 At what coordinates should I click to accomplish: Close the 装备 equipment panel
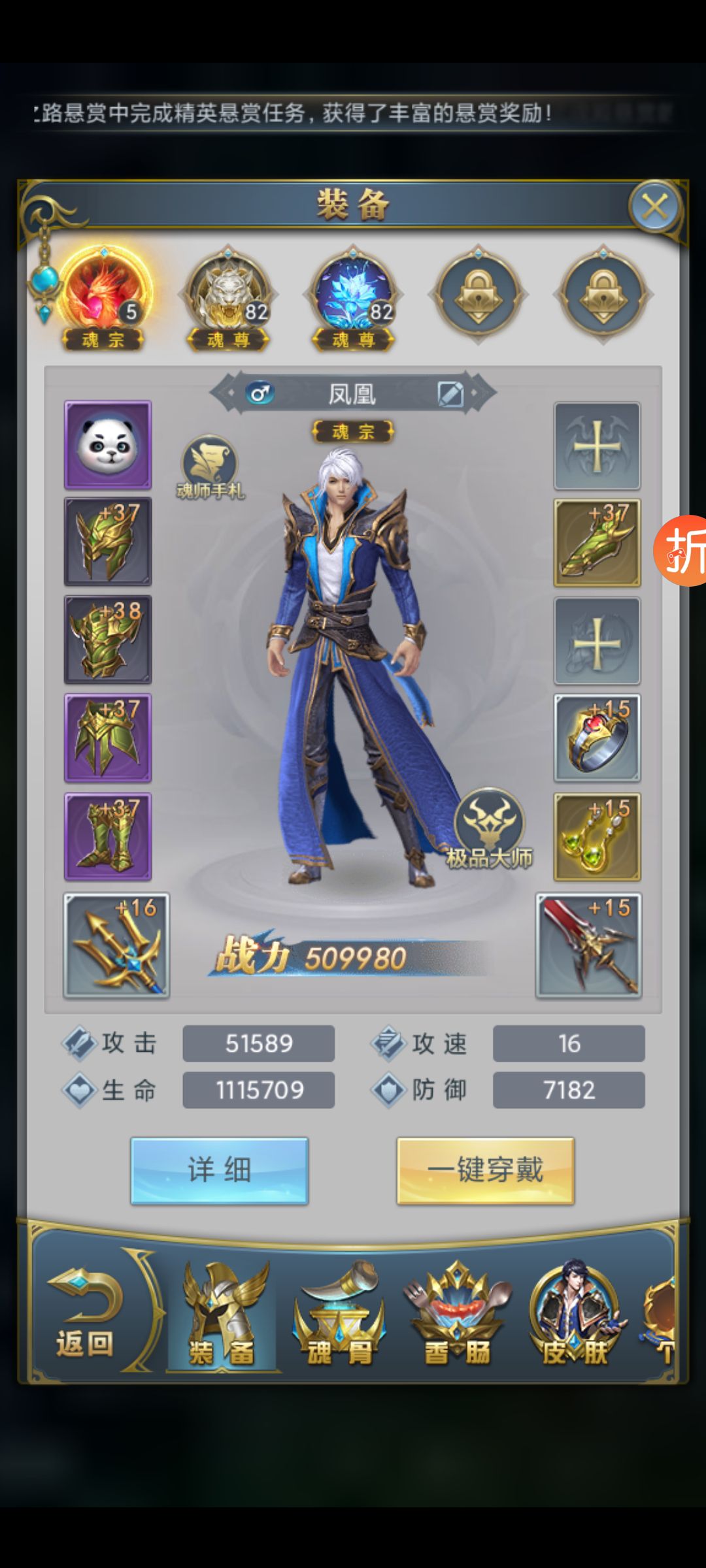654,207
